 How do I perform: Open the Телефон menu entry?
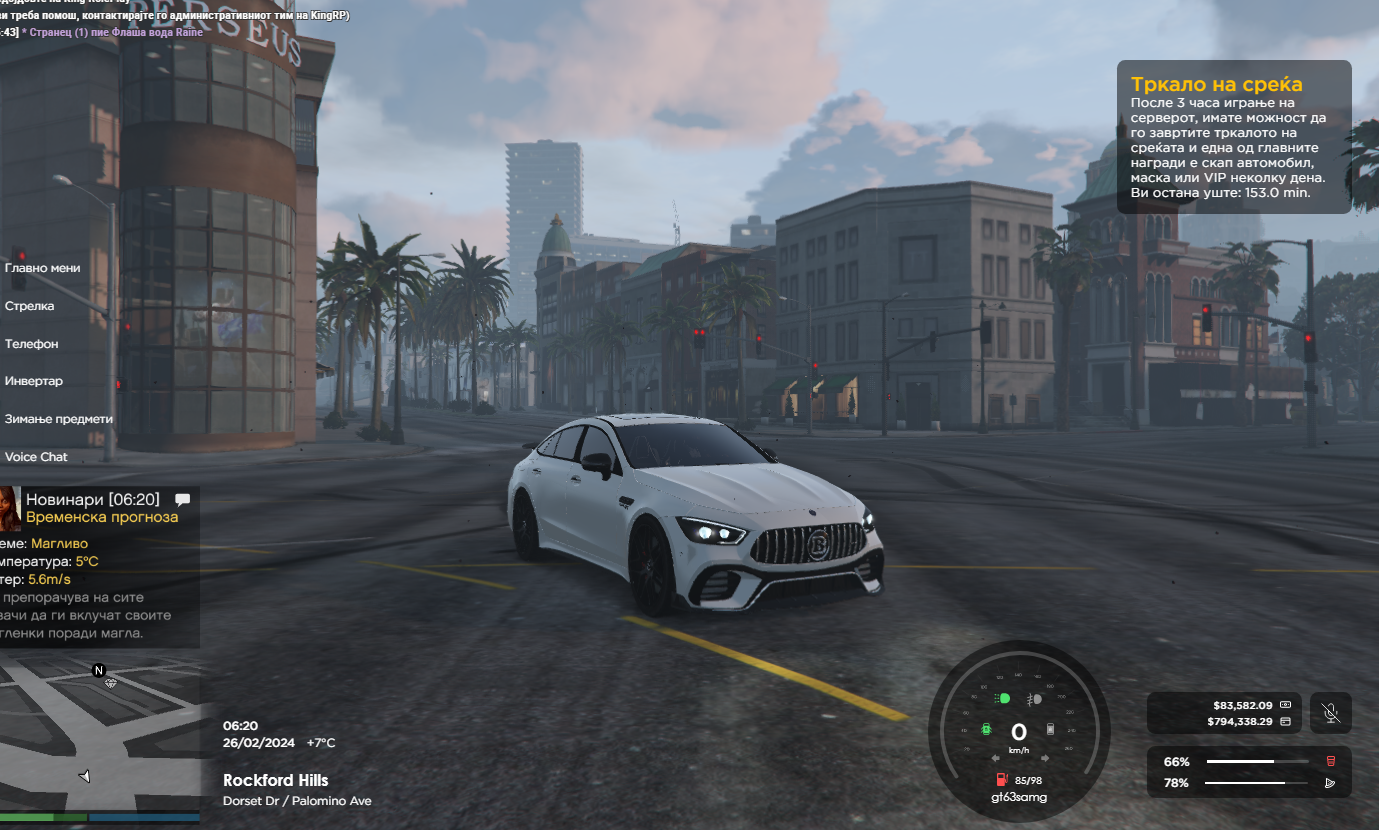click(32, 344)
